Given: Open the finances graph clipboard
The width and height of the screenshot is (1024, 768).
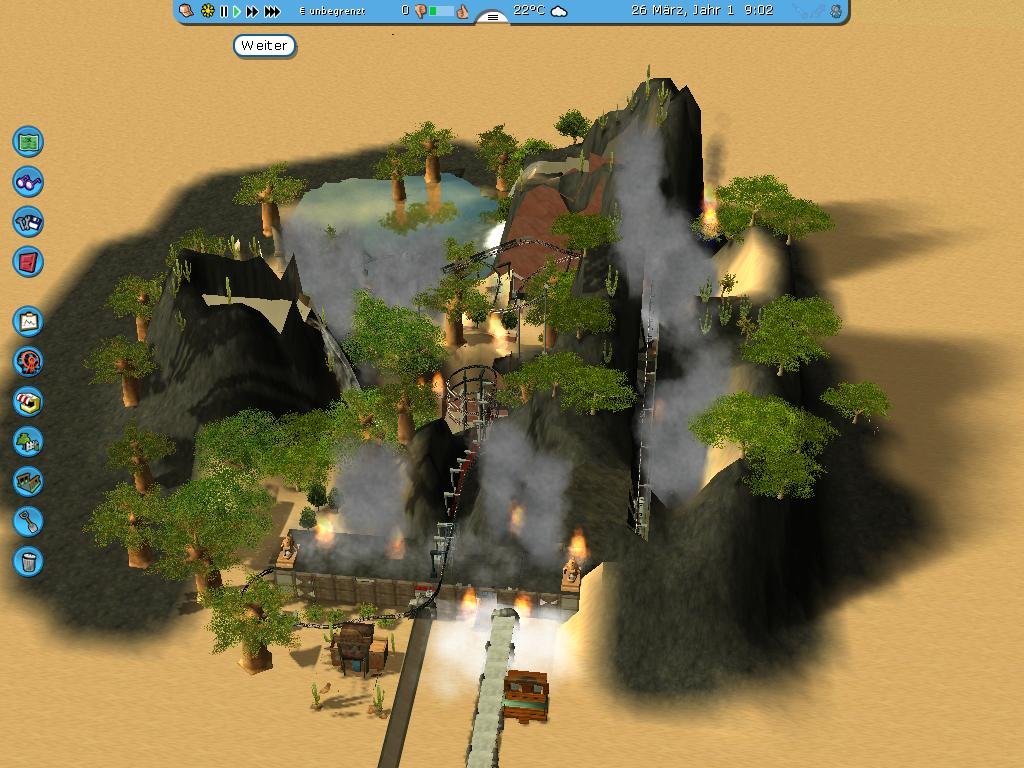Looking at the screenshot, I should pyautogui.click(x=28, y=321).
